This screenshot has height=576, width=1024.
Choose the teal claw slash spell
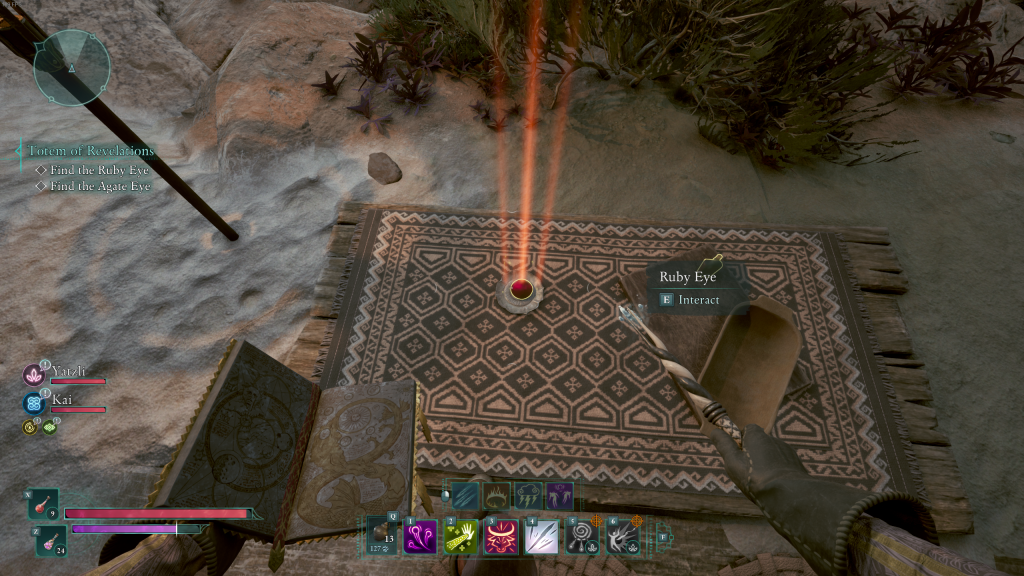coord(465,495)
